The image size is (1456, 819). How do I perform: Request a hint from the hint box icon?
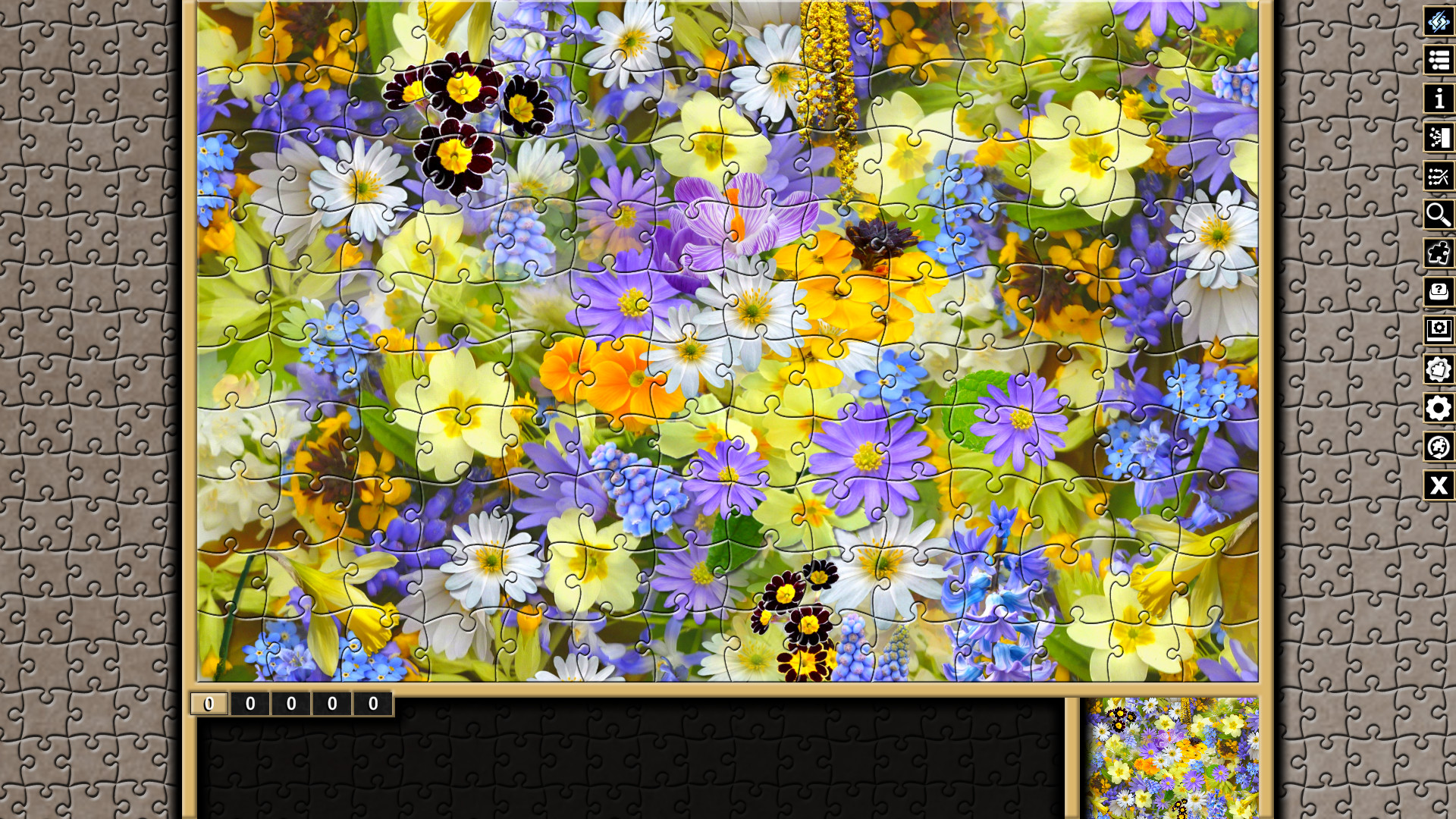[1439, 293]
